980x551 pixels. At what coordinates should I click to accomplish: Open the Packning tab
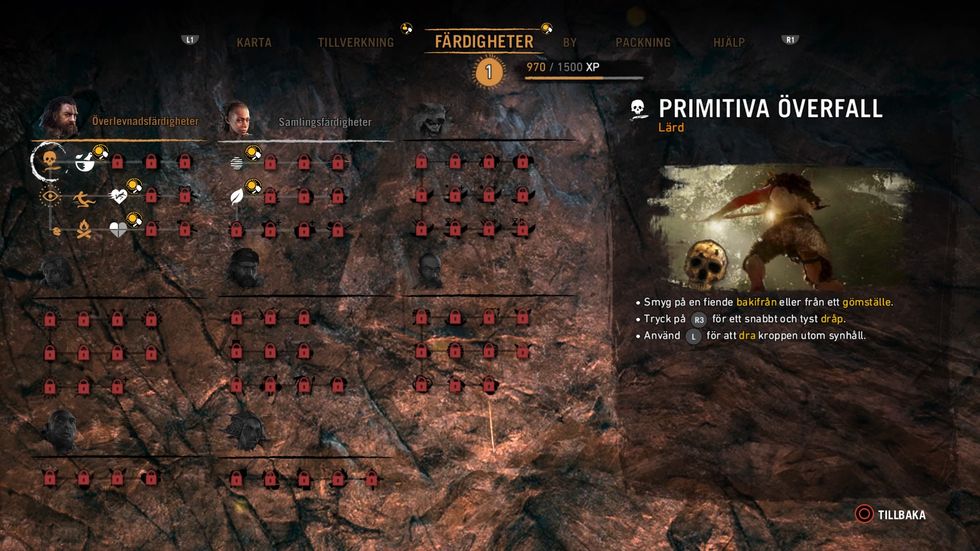tap(643, 43)
